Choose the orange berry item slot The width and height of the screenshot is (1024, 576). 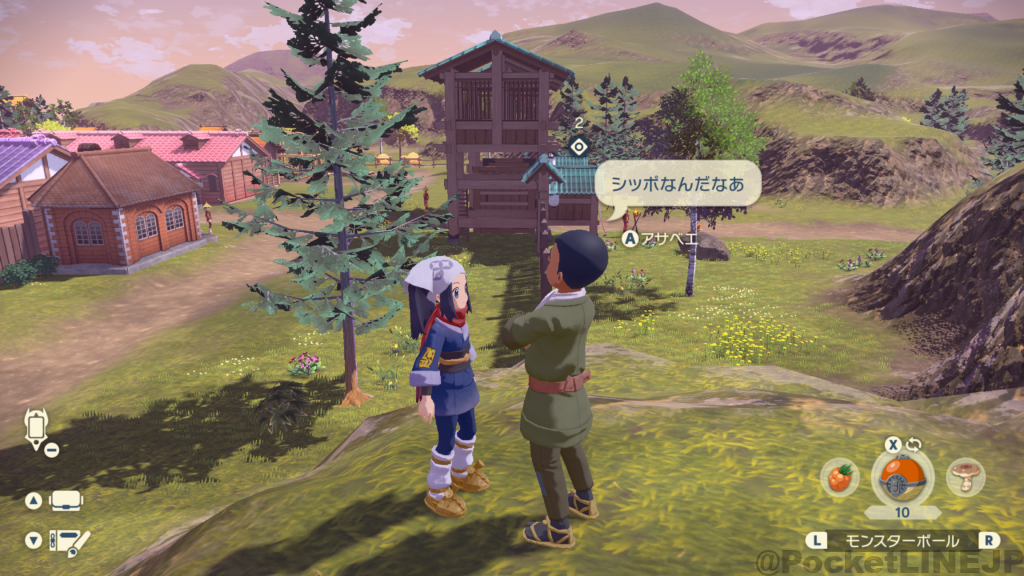[840, 478]
